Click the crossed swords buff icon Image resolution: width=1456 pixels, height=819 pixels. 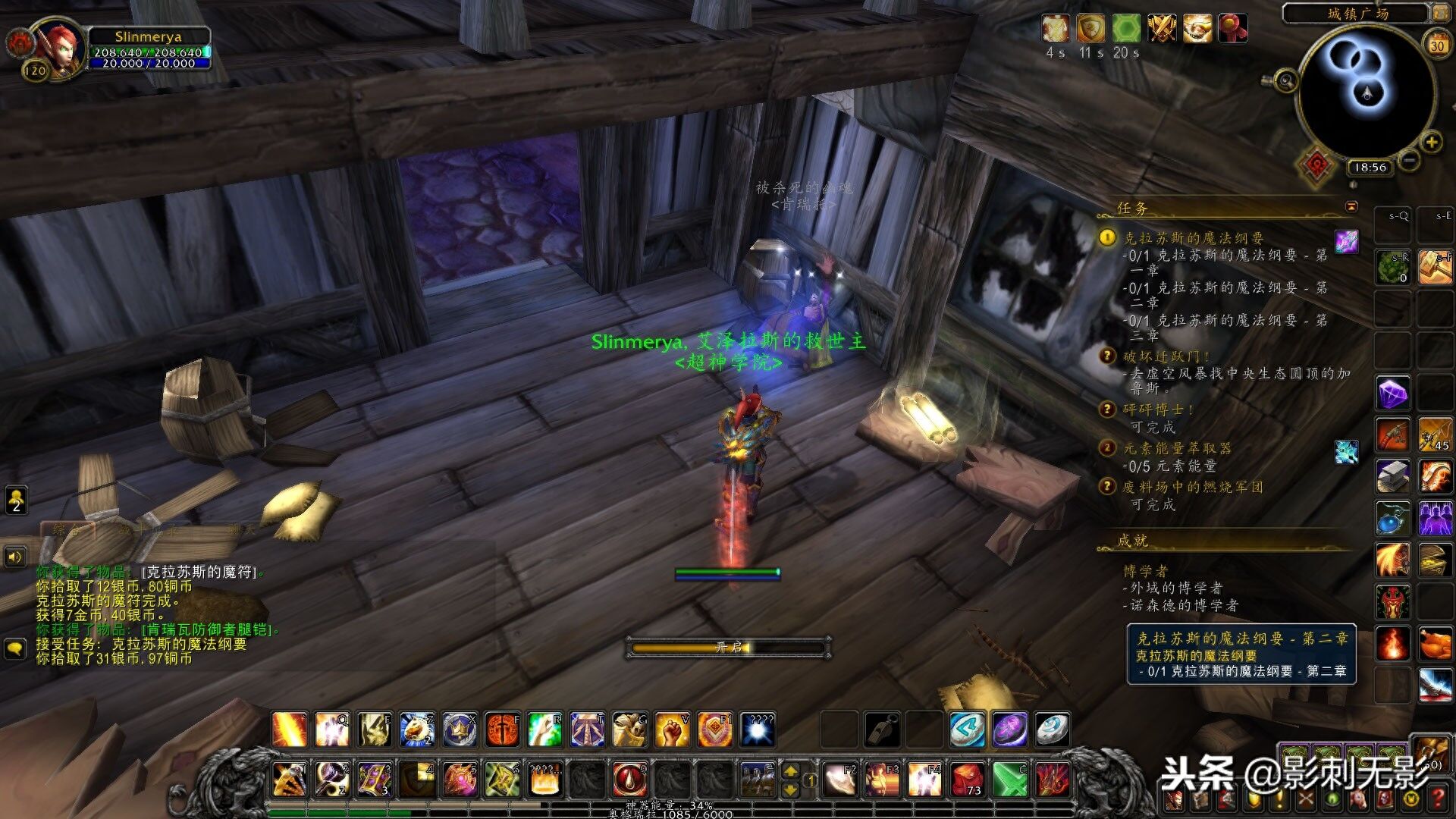point(1161,29)
